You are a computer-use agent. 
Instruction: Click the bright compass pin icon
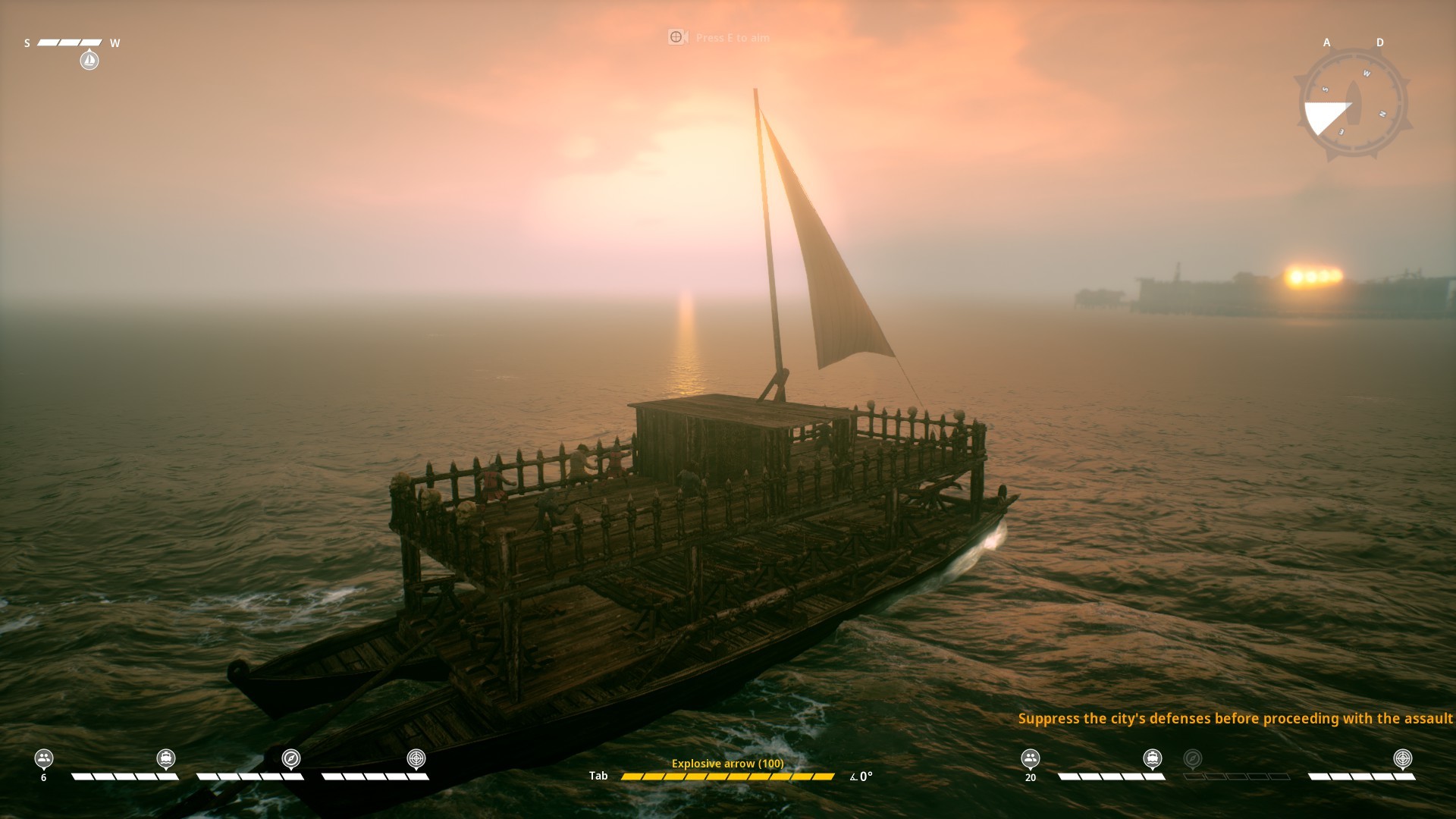coord(291,758)
